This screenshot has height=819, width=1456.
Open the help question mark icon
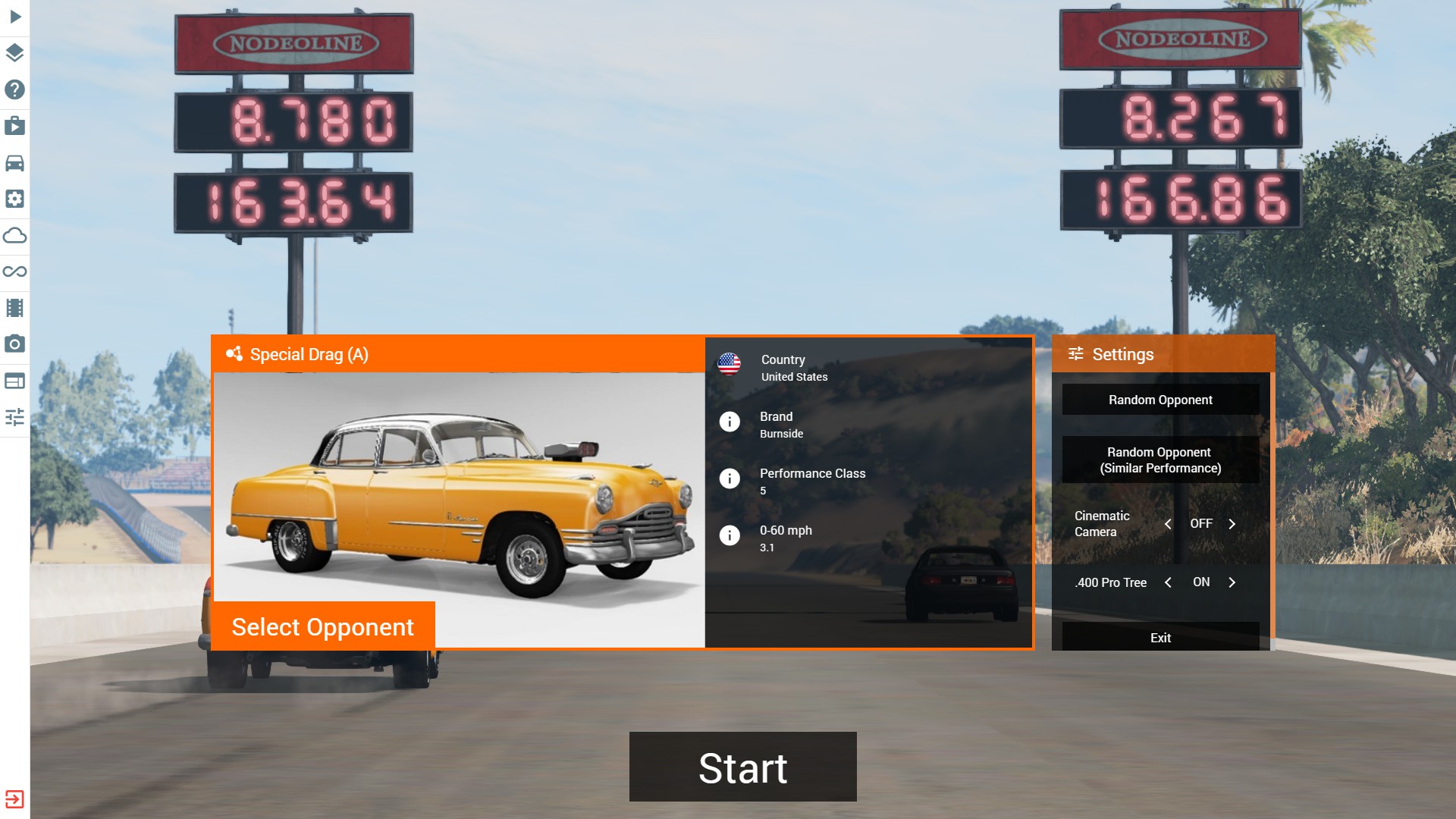[15, 89]
